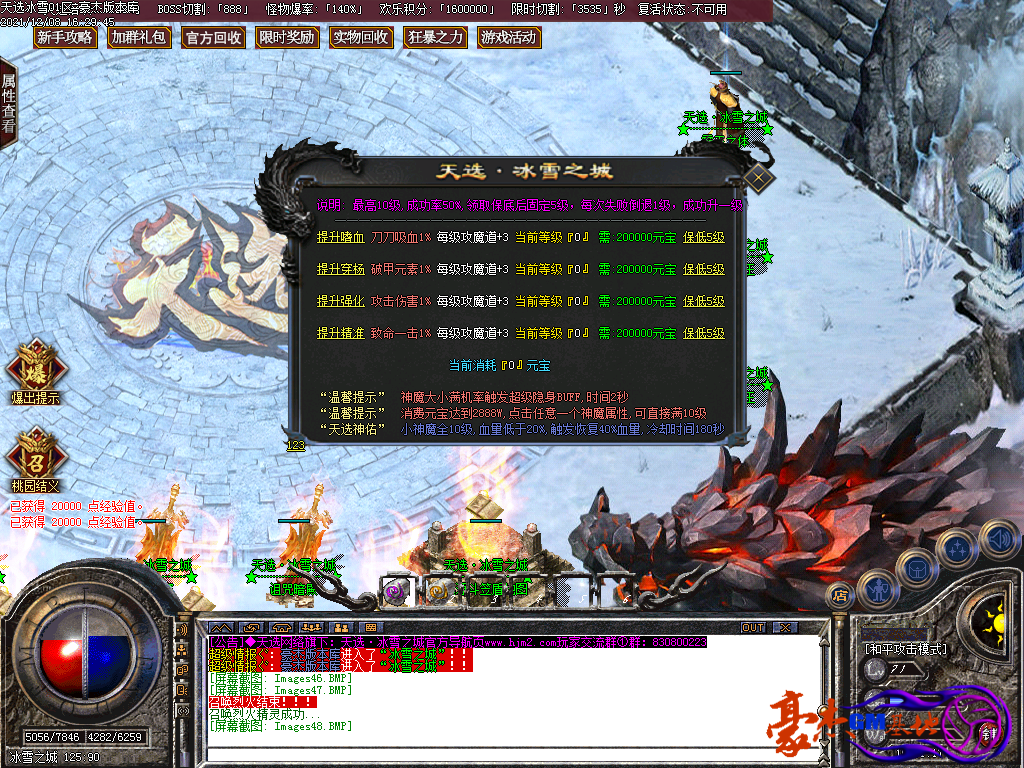The image size is (1024, 768).
Task: Click the 加群礼包 gift pack button
Action: click(x=139, y=38)
